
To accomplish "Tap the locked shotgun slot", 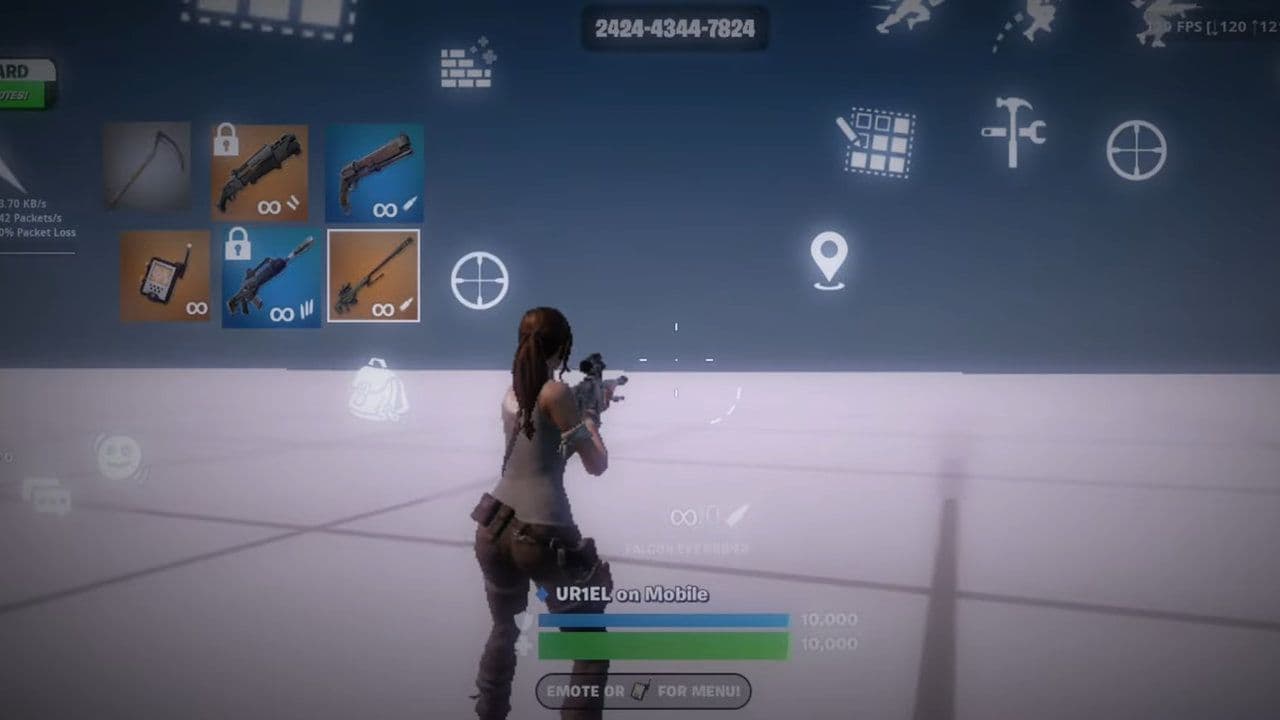I will point(263,172).
